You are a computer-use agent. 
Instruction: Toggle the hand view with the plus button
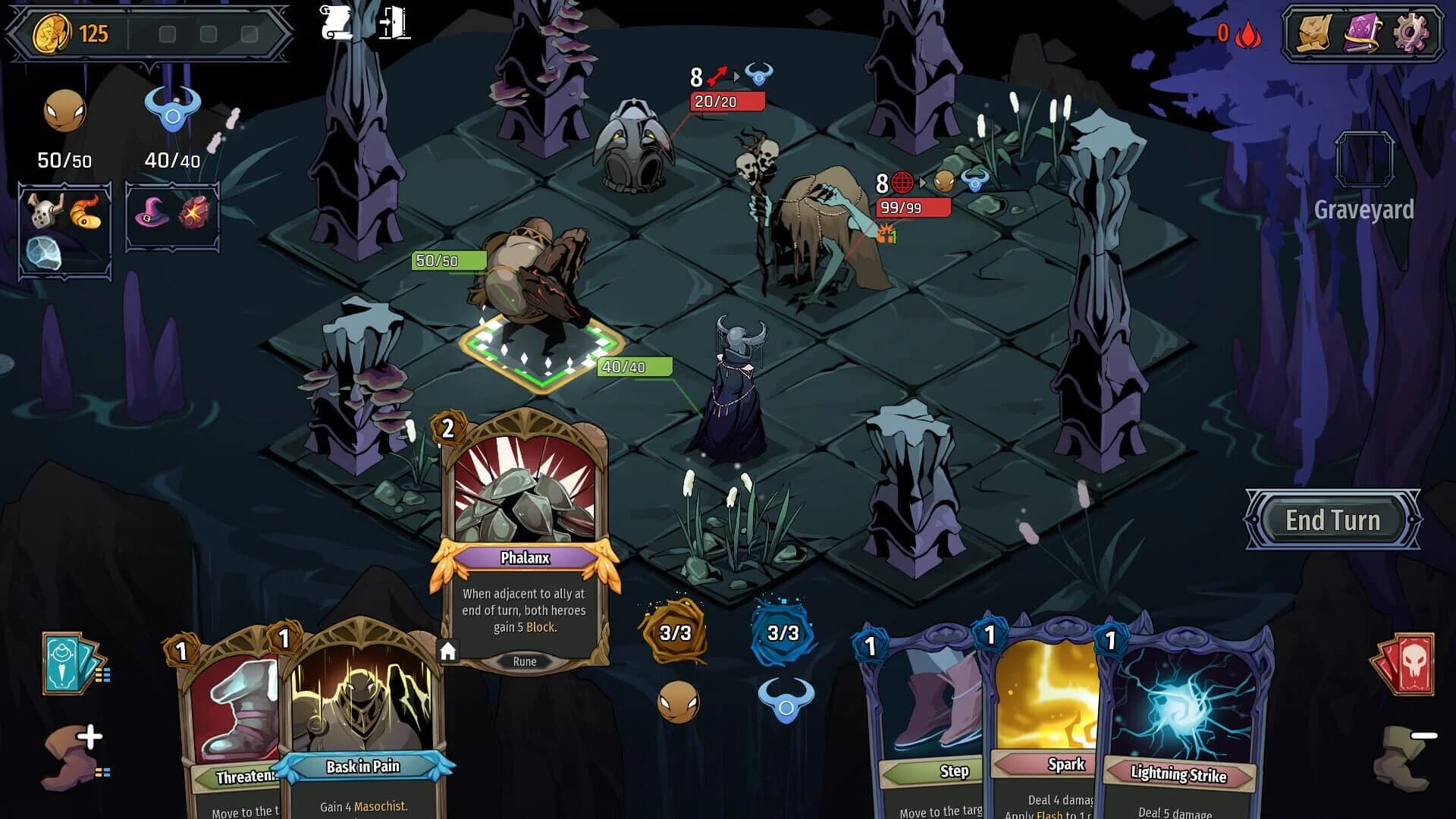point(91,734)
